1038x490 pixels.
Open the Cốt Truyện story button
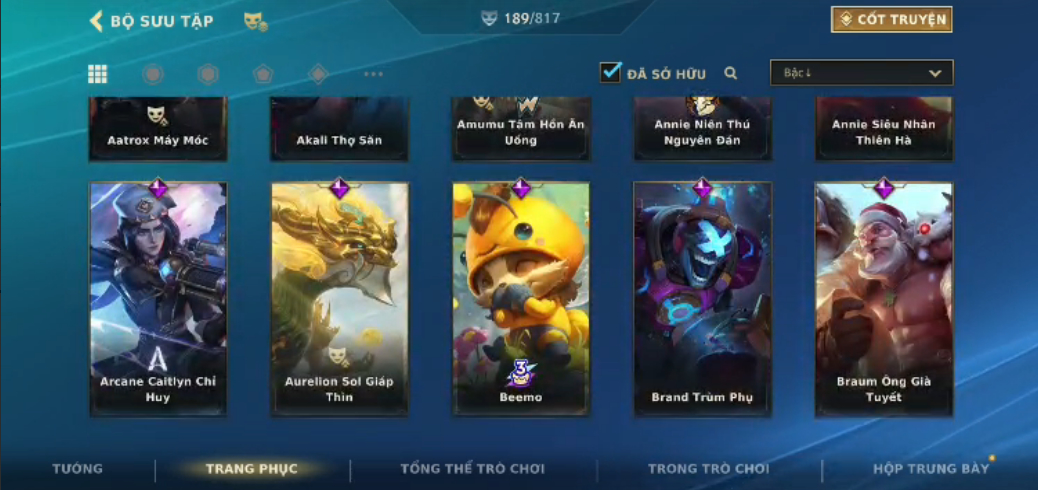(x=891, y=19)
